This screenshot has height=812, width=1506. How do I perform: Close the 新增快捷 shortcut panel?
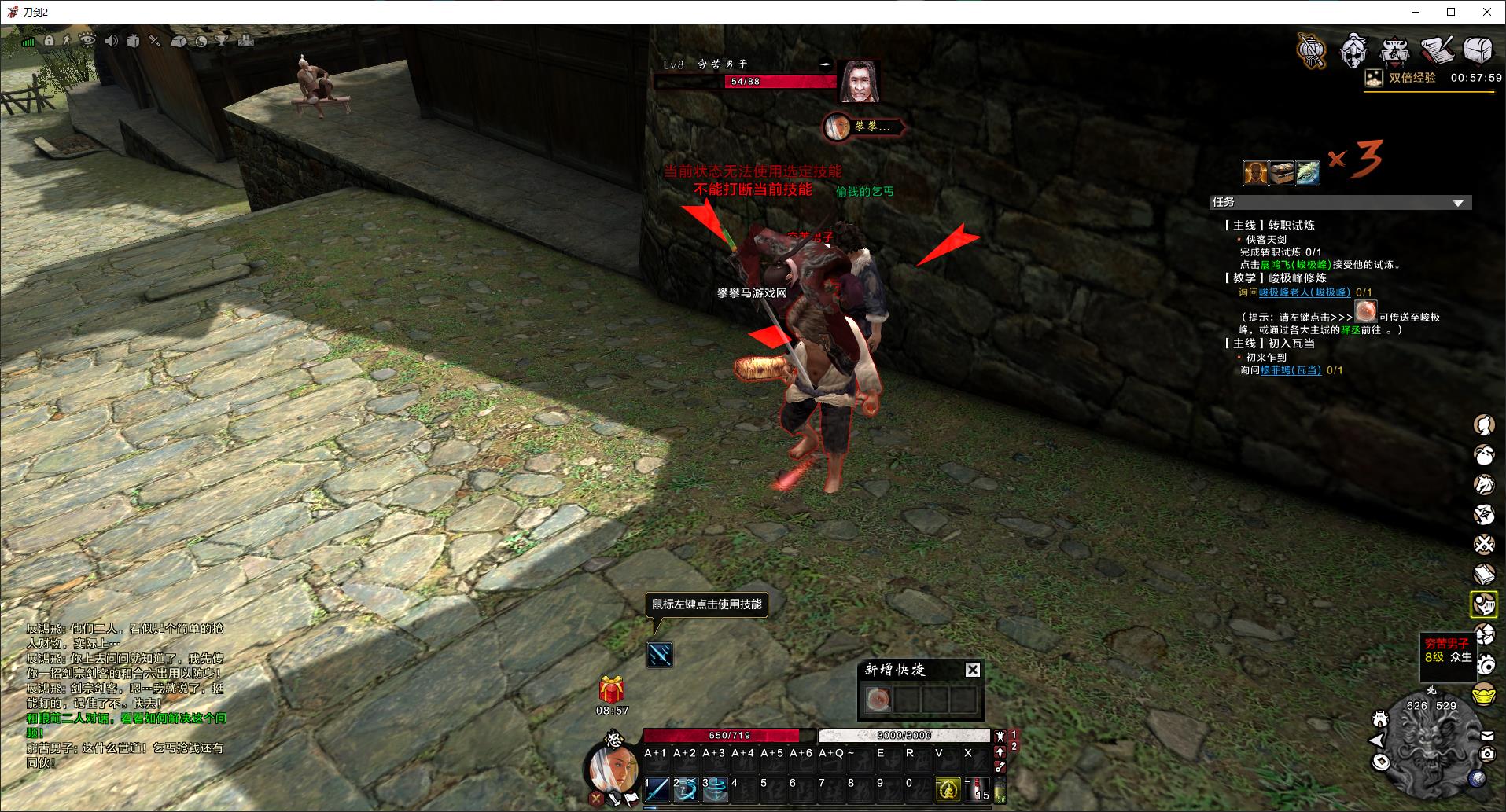tap(973, 670)
